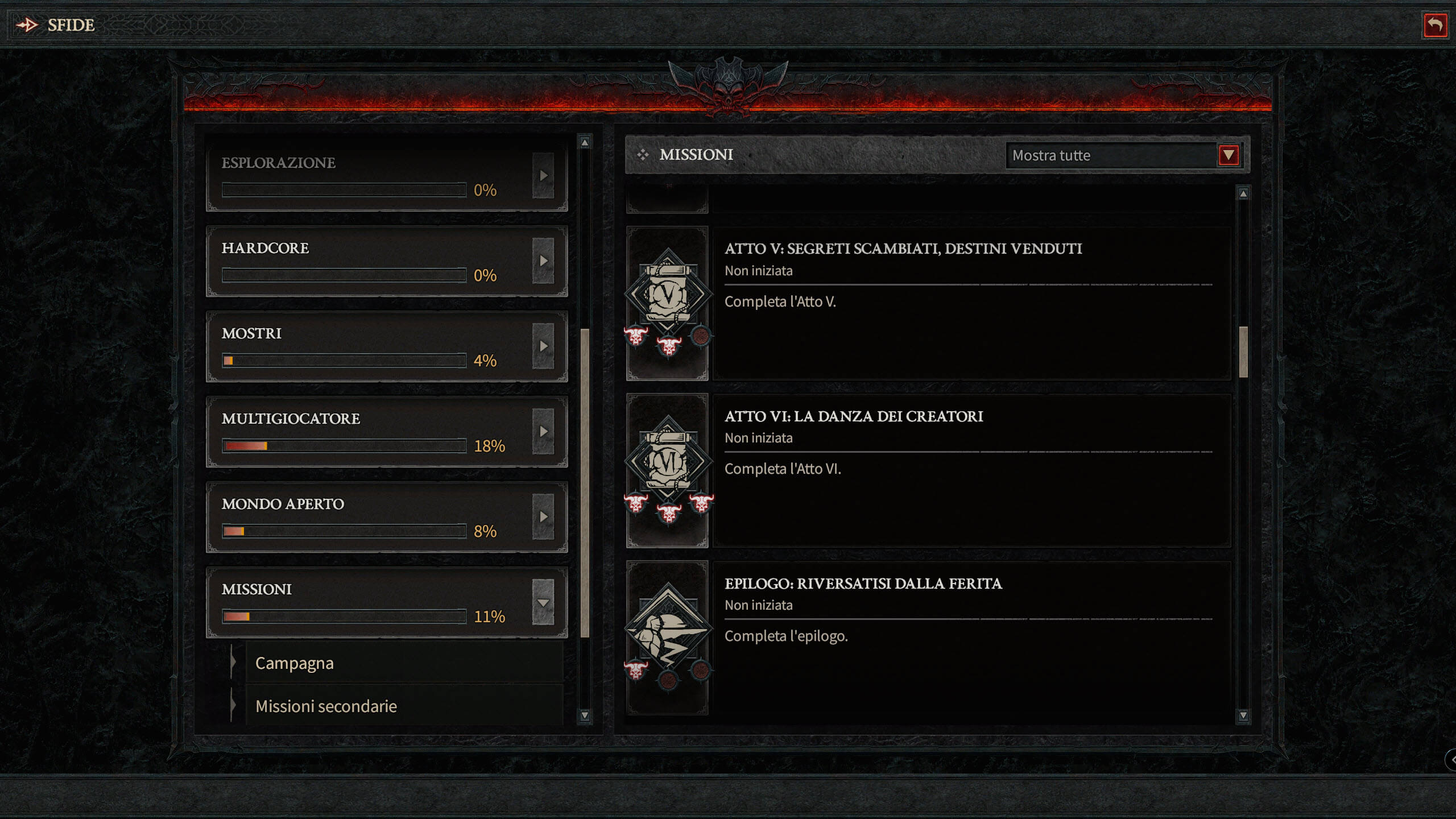Select the Atto VI challenge entry
Screen dimensions: 1456x819
(970, 470)
